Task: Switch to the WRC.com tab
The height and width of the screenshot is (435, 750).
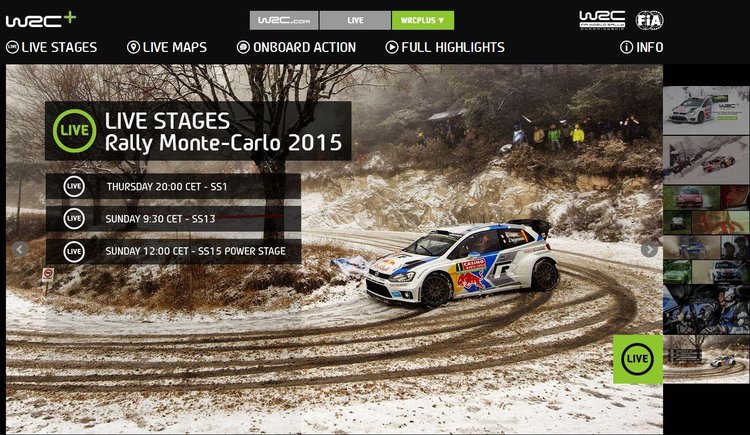Action: tap(284, 20)
